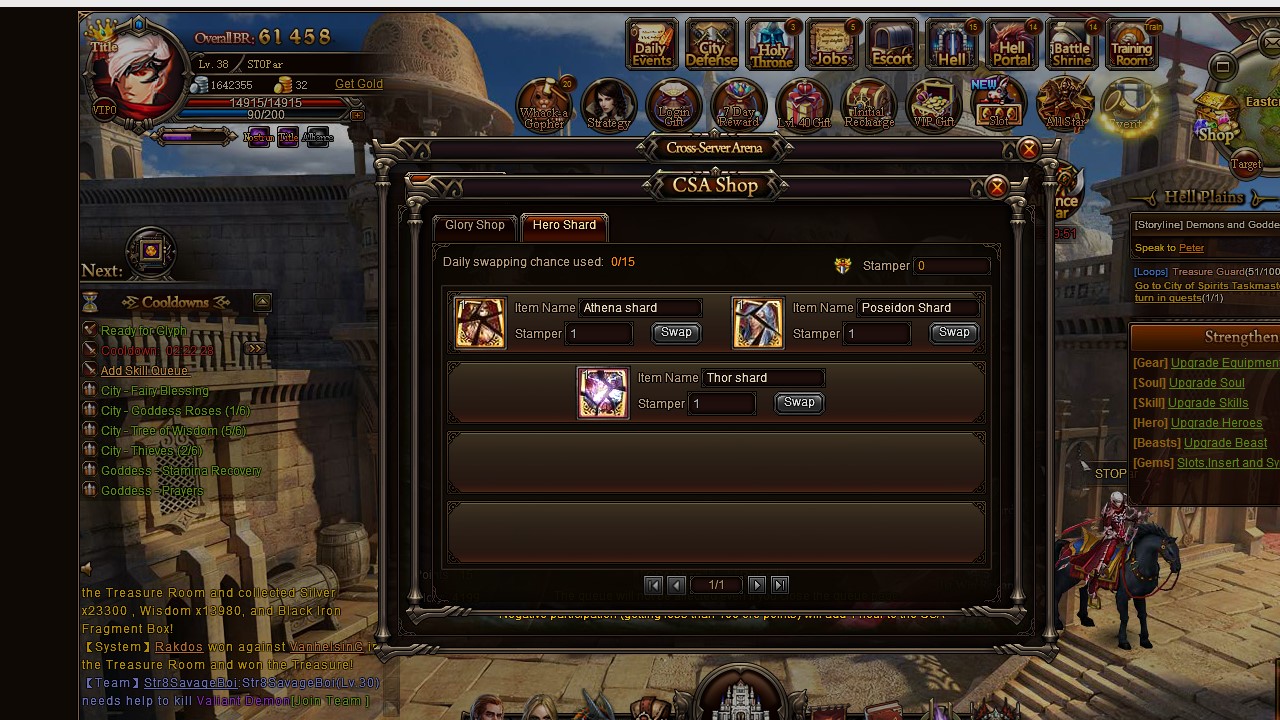Swap for the Athena shard
Image resolution: width=1280 pixels, height=720 pixels.
pos(676,333)
